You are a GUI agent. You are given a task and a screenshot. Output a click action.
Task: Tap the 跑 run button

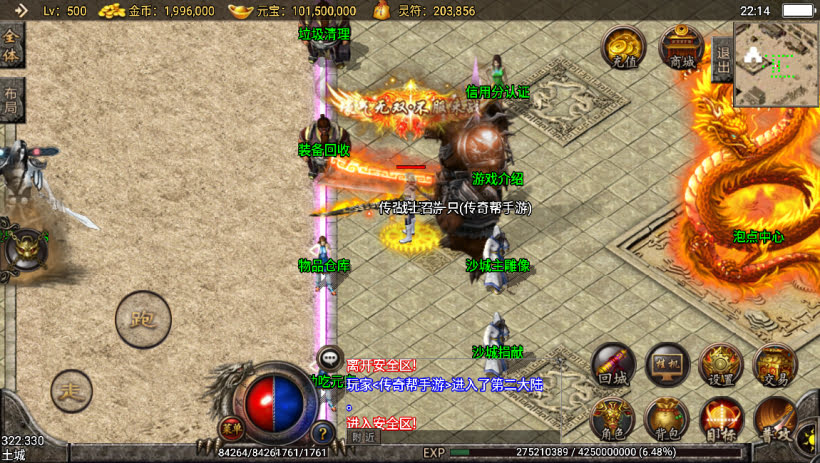[x=144, y=320]
